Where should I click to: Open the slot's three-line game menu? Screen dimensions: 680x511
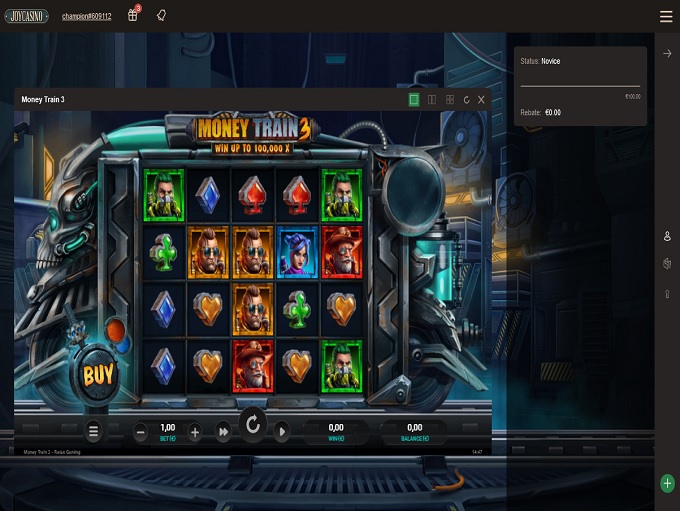94,432
